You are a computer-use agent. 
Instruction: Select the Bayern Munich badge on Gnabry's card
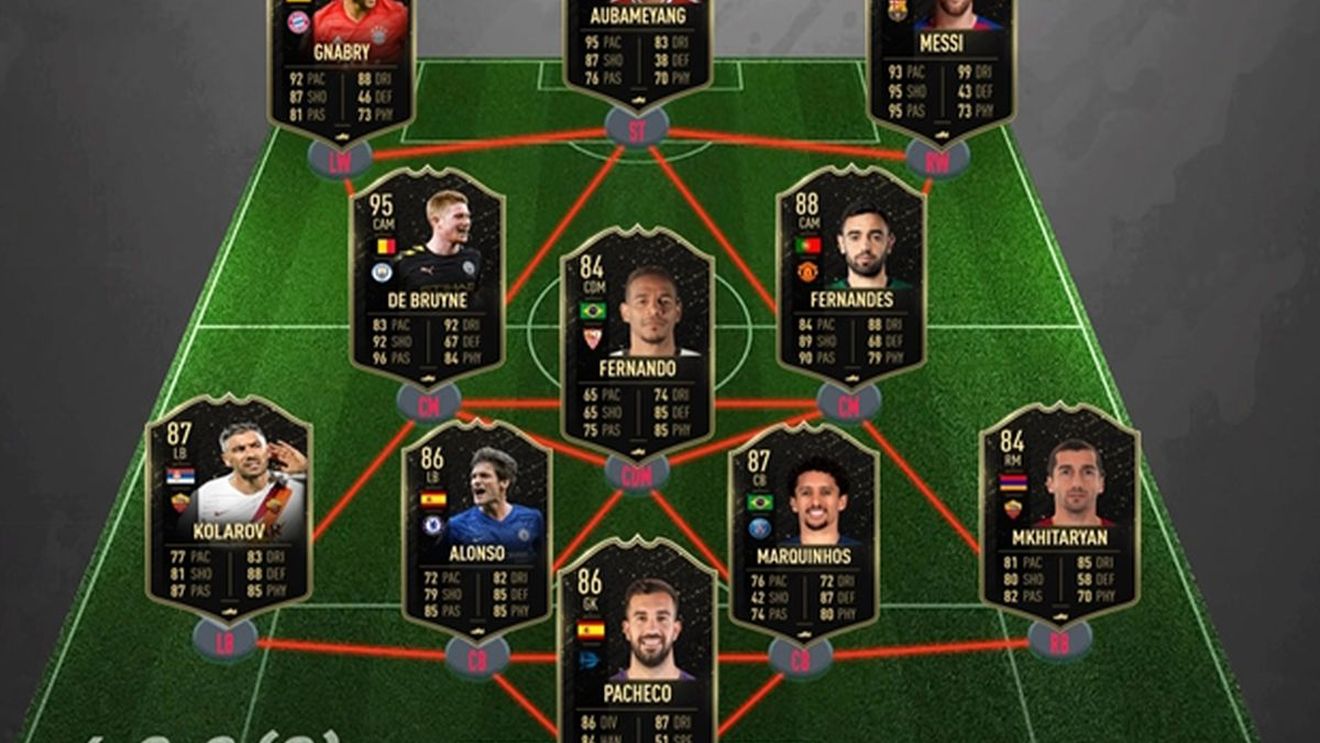298,23
